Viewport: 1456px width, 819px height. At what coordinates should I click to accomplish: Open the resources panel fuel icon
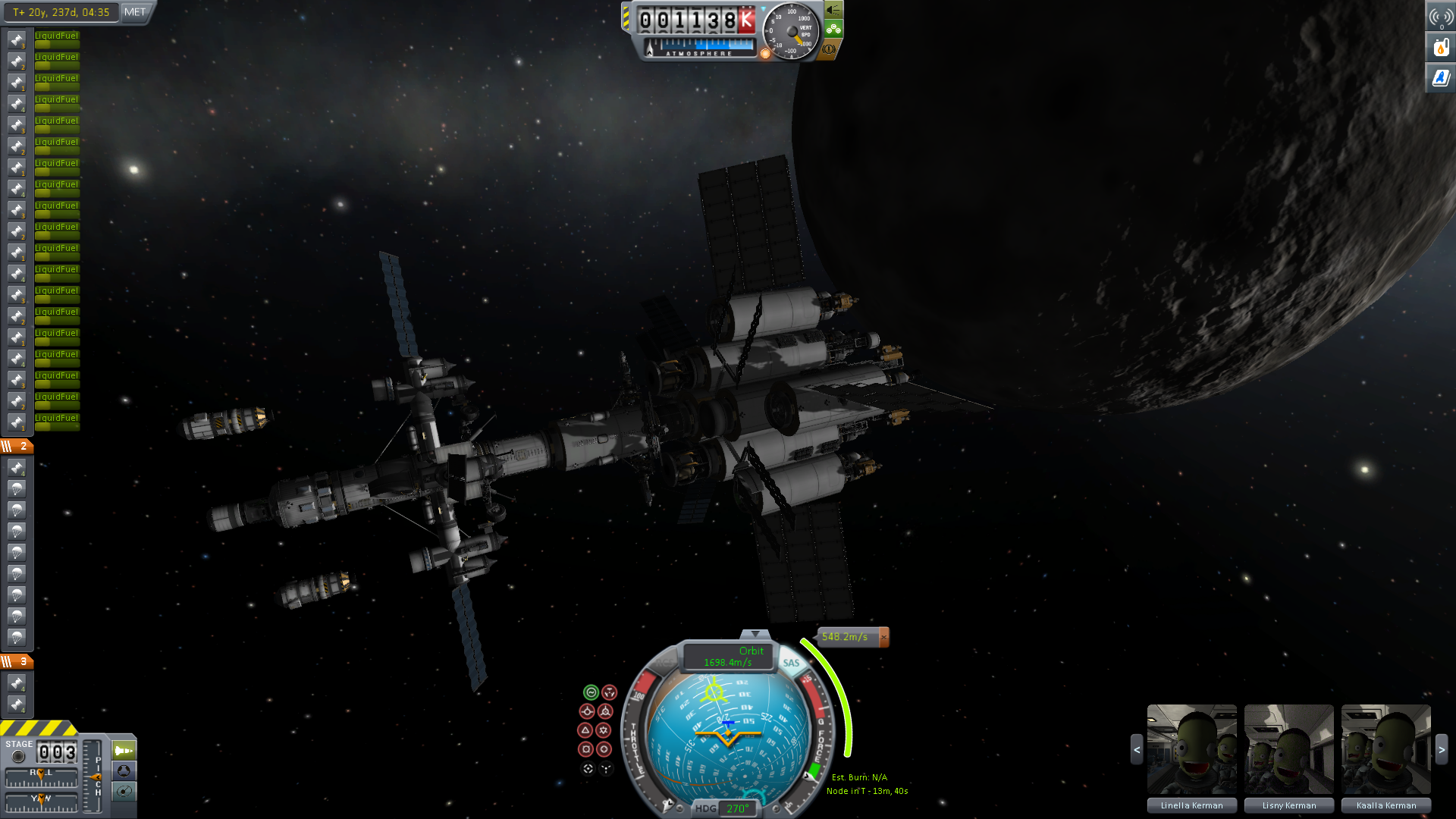(x=1441, y=48)
